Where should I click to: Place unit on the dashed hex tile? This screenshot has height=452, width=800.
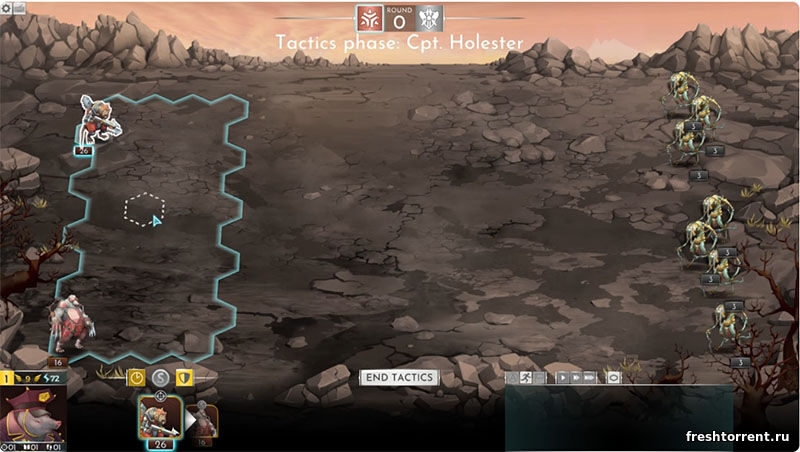point(144,209)
